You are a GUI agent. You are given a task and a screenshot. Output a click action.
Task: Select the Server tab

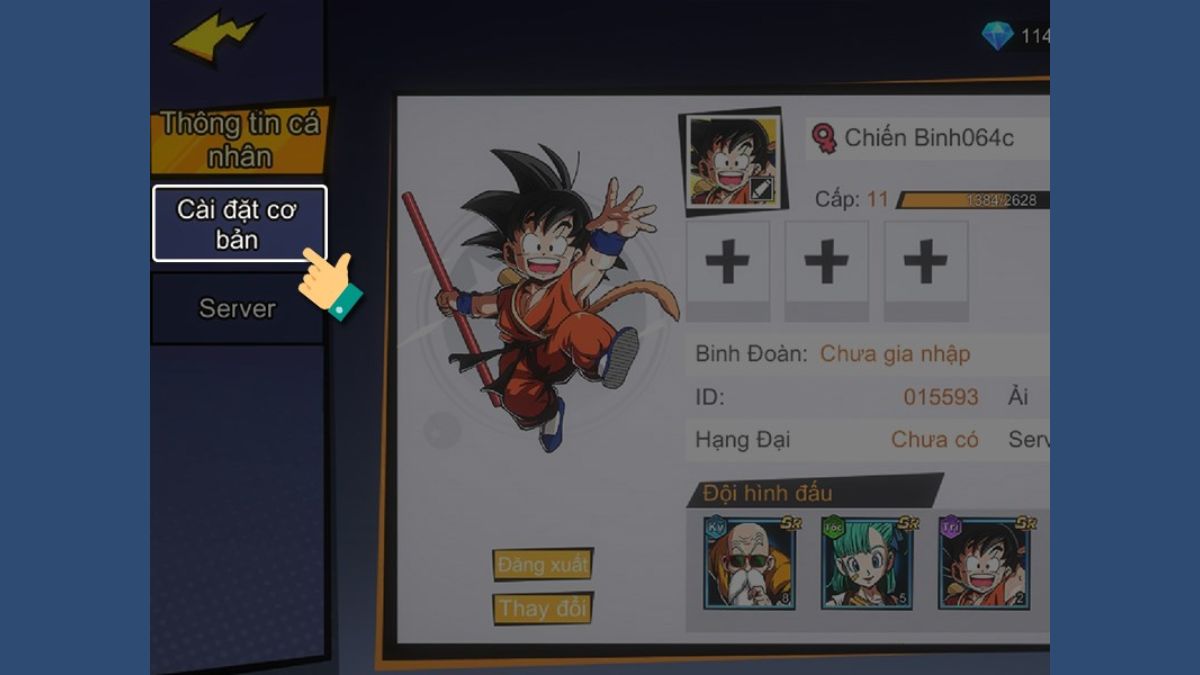click(237, 308)
